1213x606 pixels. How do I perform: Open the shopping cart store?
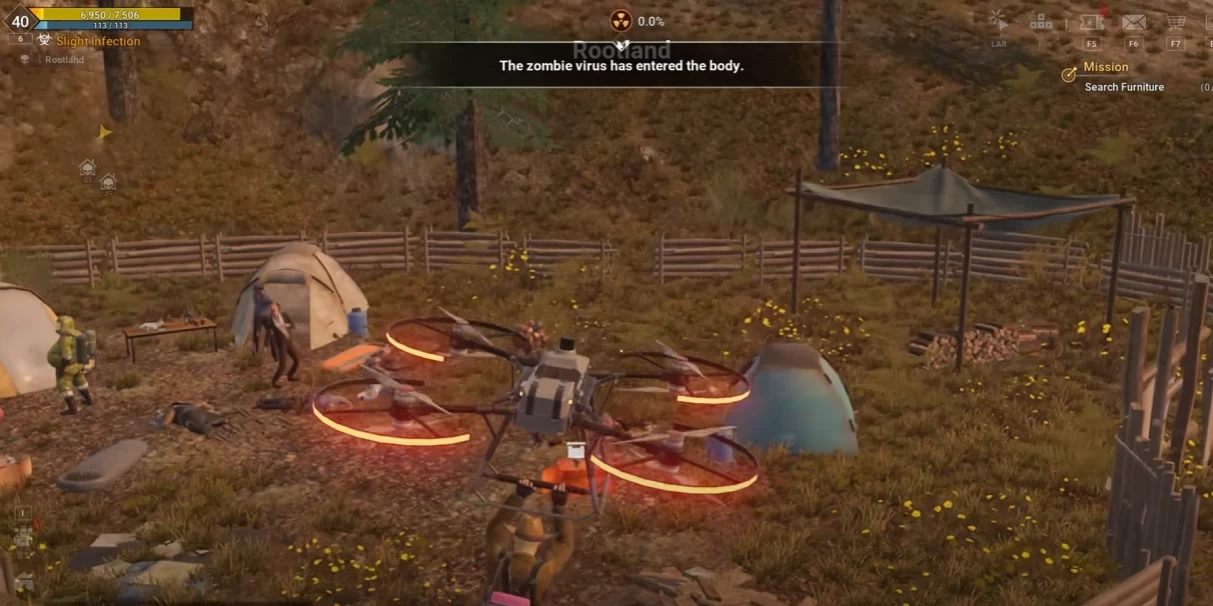[x=1176, y=22]
